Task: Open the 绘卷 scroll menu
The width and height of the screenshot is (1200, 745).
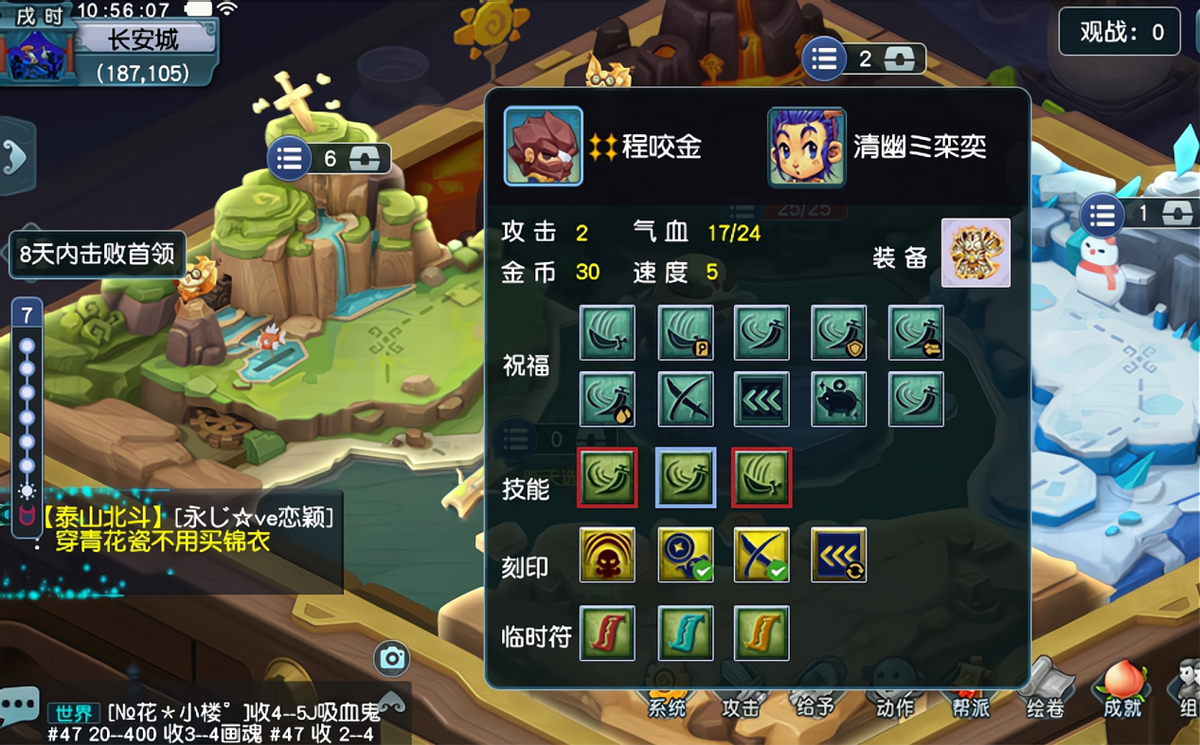Action: (1044, 690)
